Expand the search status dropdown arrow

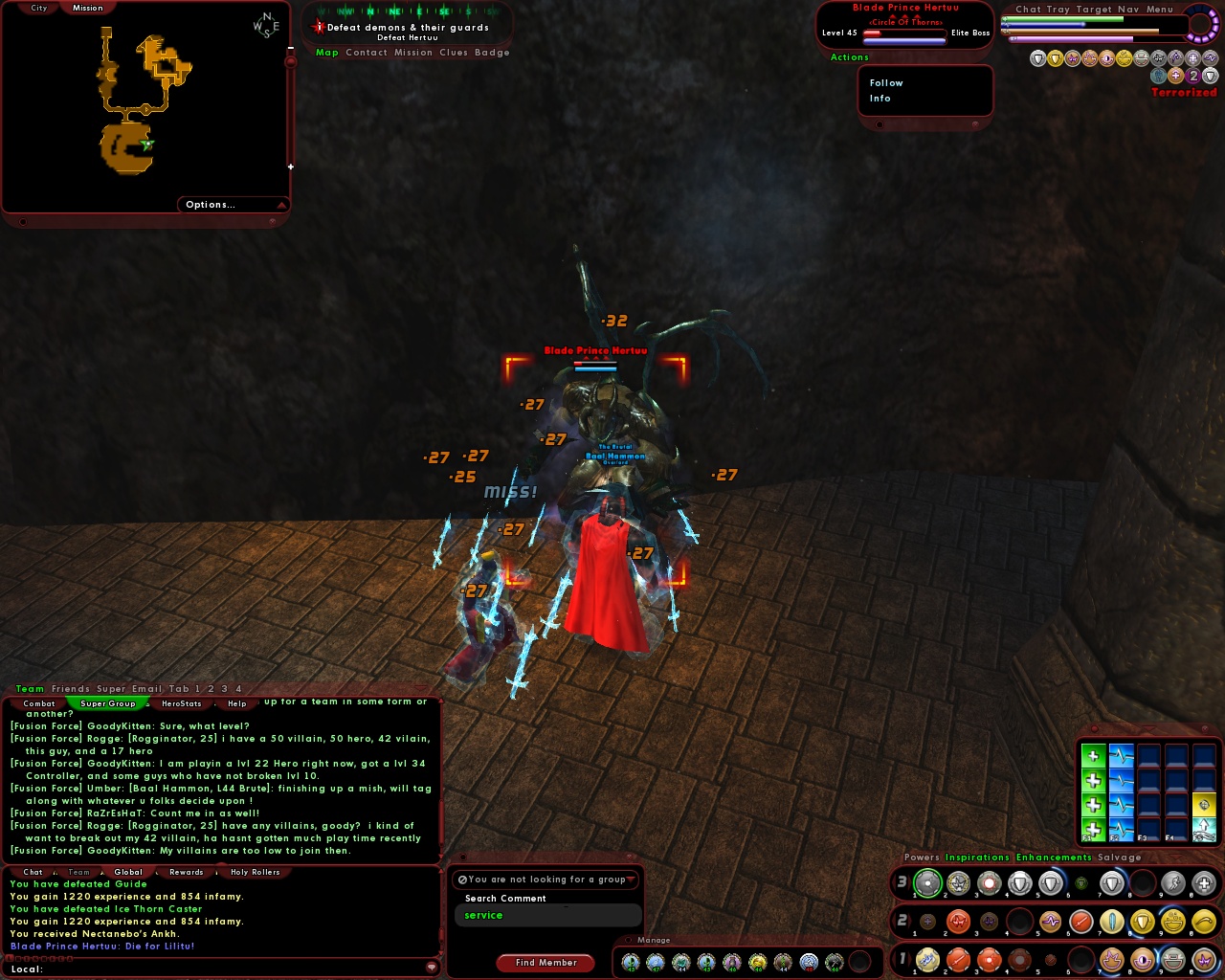tap(632, 879)
